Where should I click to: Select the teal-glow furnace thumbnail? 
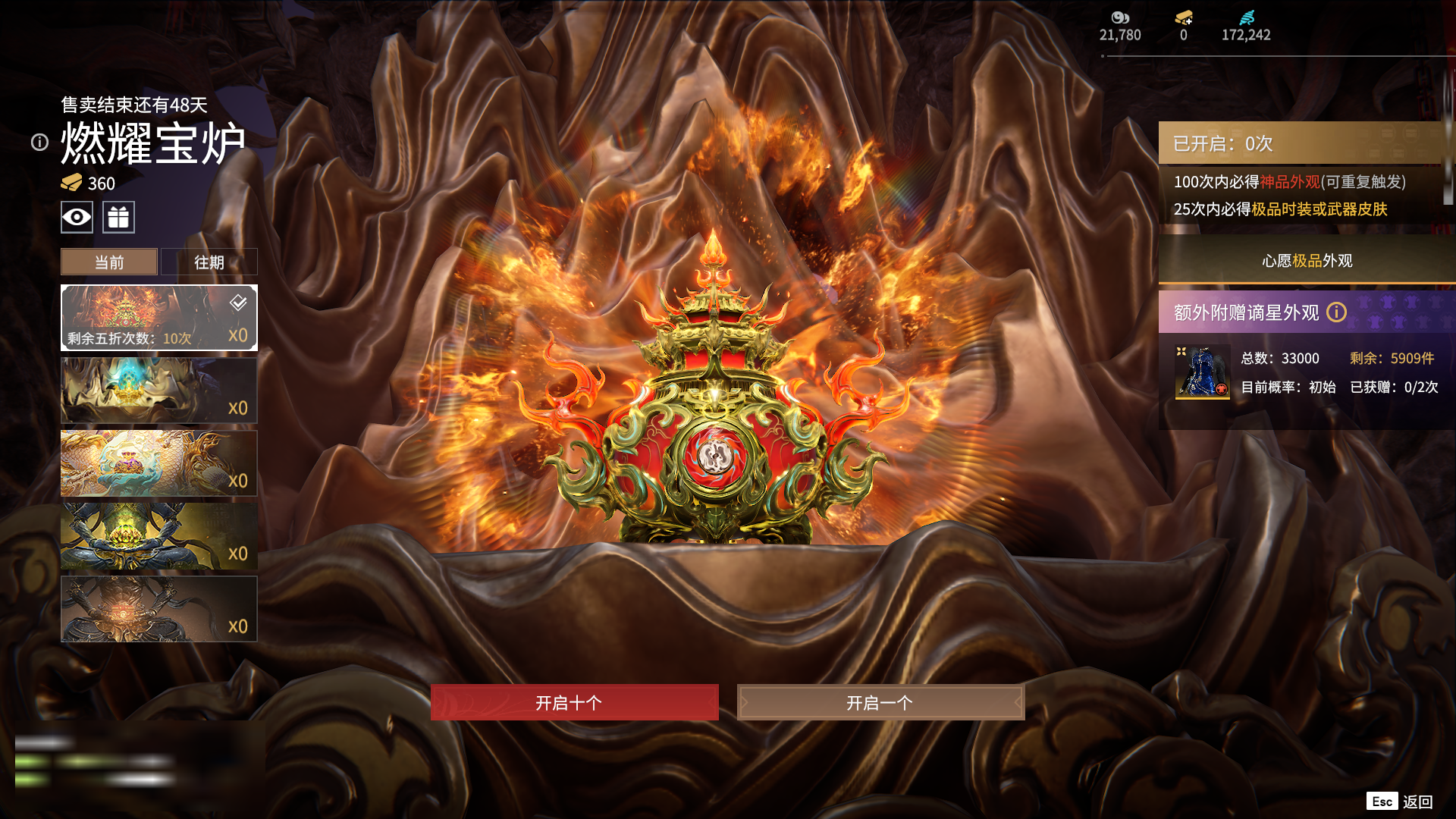coord(158,390)
